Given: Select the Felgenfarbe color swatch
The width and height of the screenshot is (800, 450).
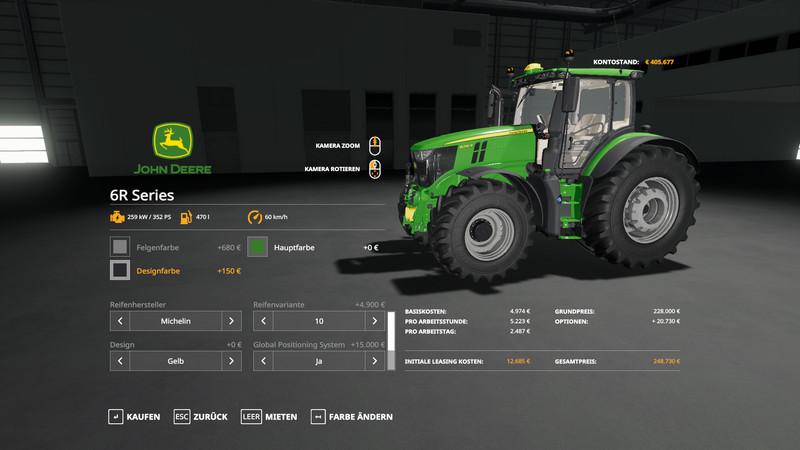Looking at the screenshot, I should click(120, 245).
